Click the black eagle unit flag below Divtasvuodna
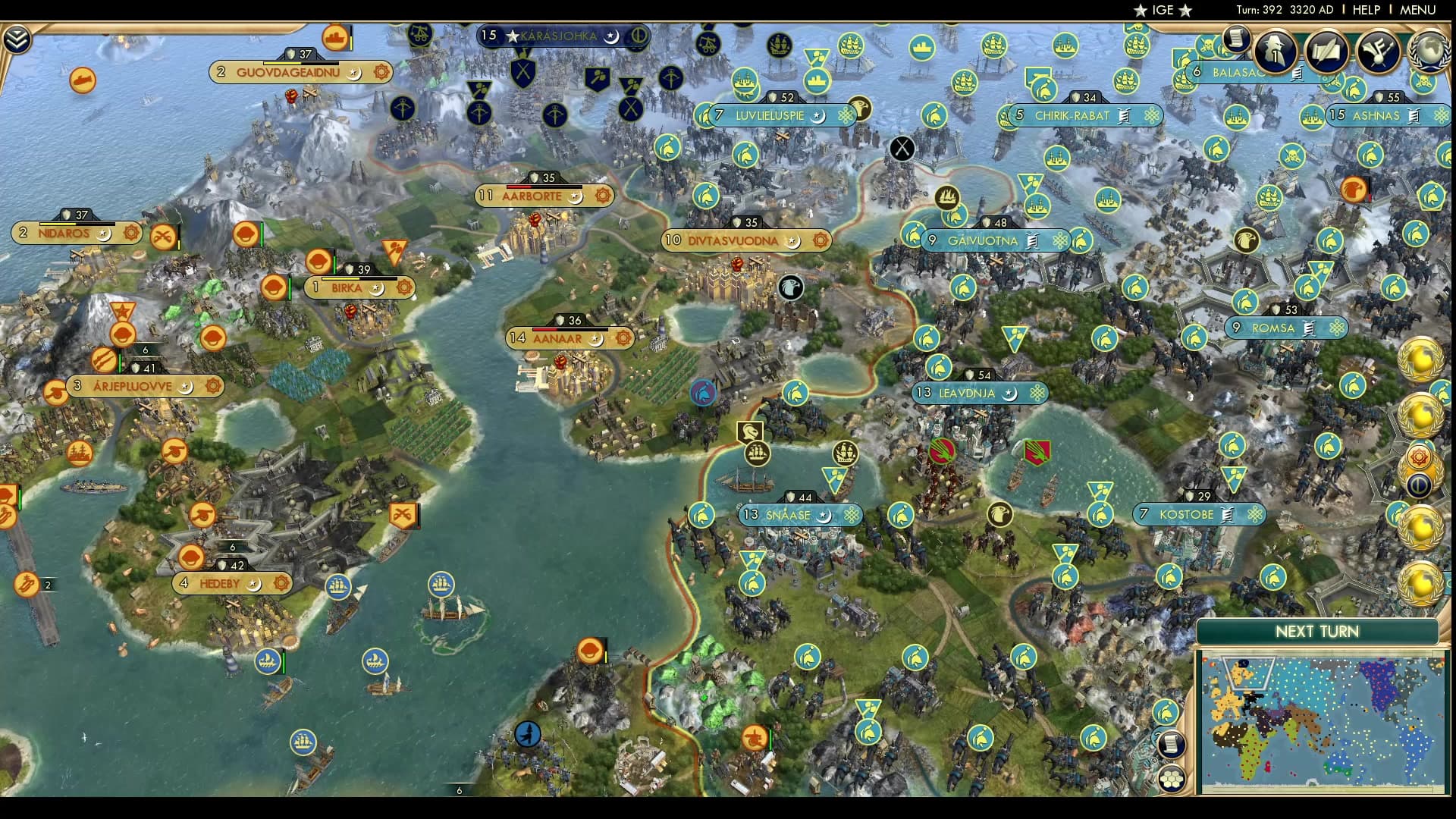Screen dimensions: 1456x819 pos(790,288)
